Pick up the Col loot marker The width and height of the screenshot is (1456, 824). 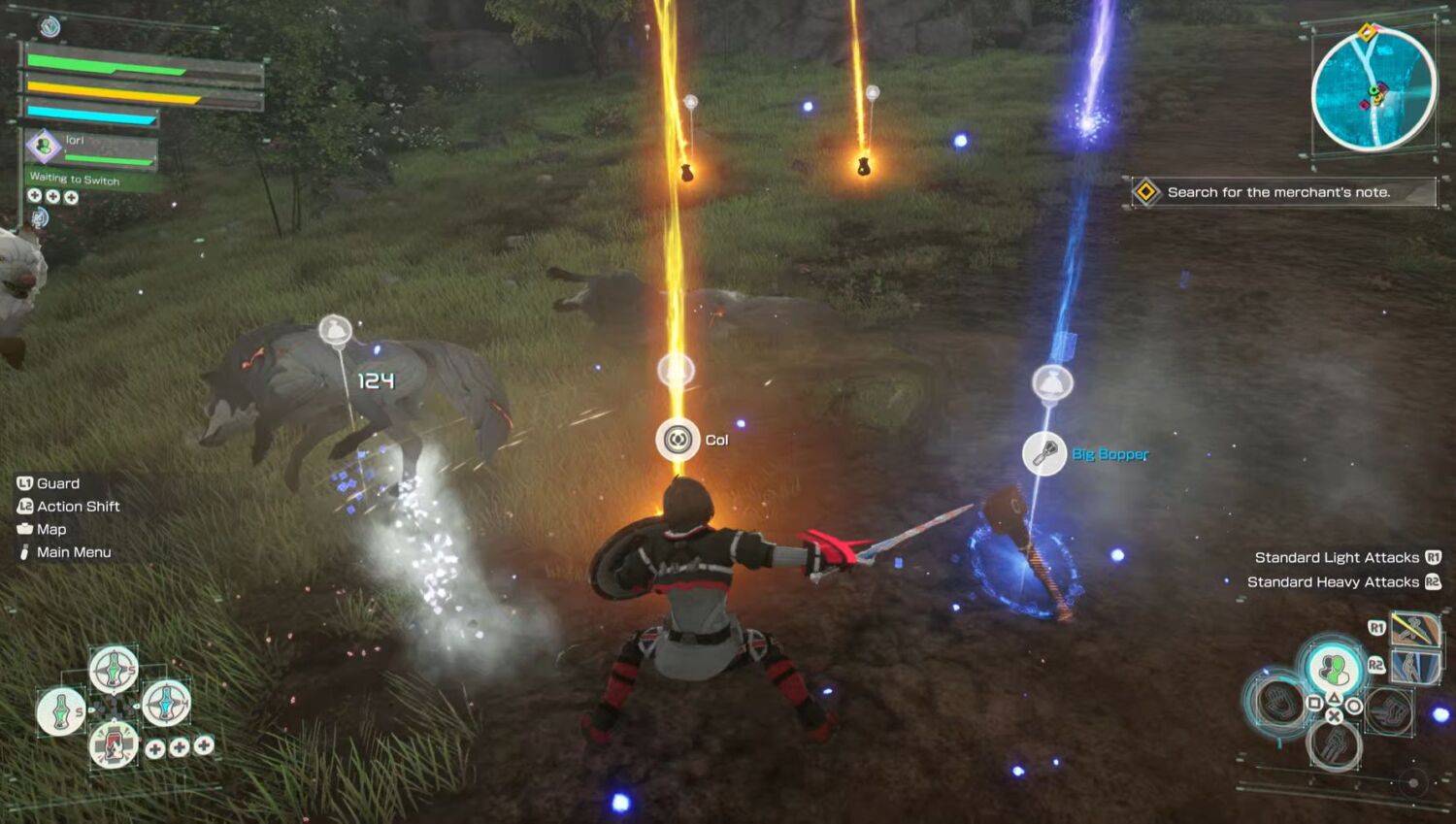(x=678, y=440)
